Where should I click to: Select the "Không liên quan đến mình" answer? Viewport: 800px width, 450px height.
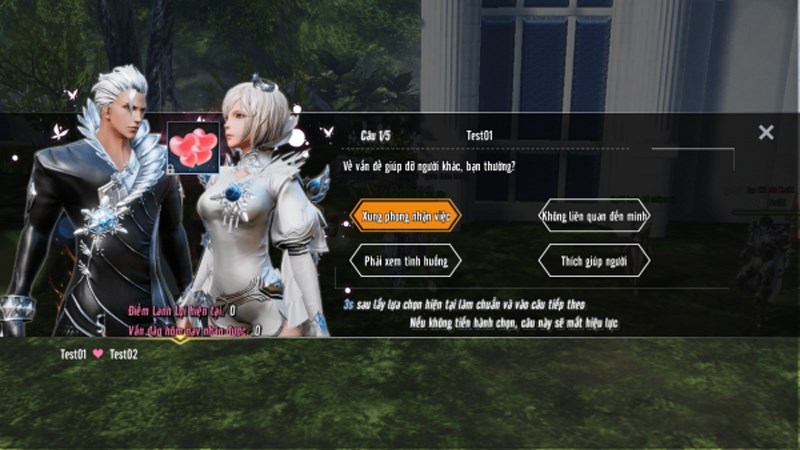594,215
